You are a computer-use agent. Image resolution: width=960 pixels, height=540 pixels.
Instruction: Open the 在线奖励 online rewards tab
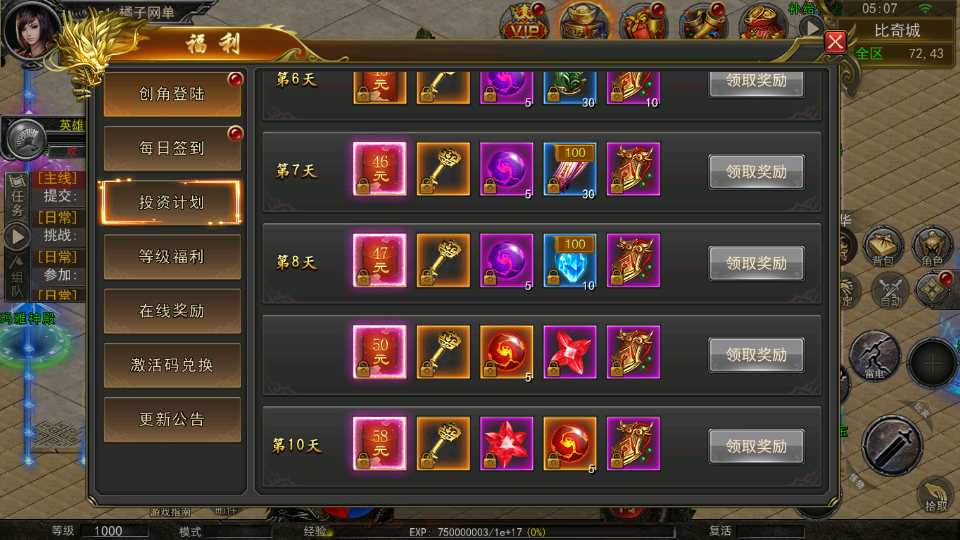tap(172, 311)
